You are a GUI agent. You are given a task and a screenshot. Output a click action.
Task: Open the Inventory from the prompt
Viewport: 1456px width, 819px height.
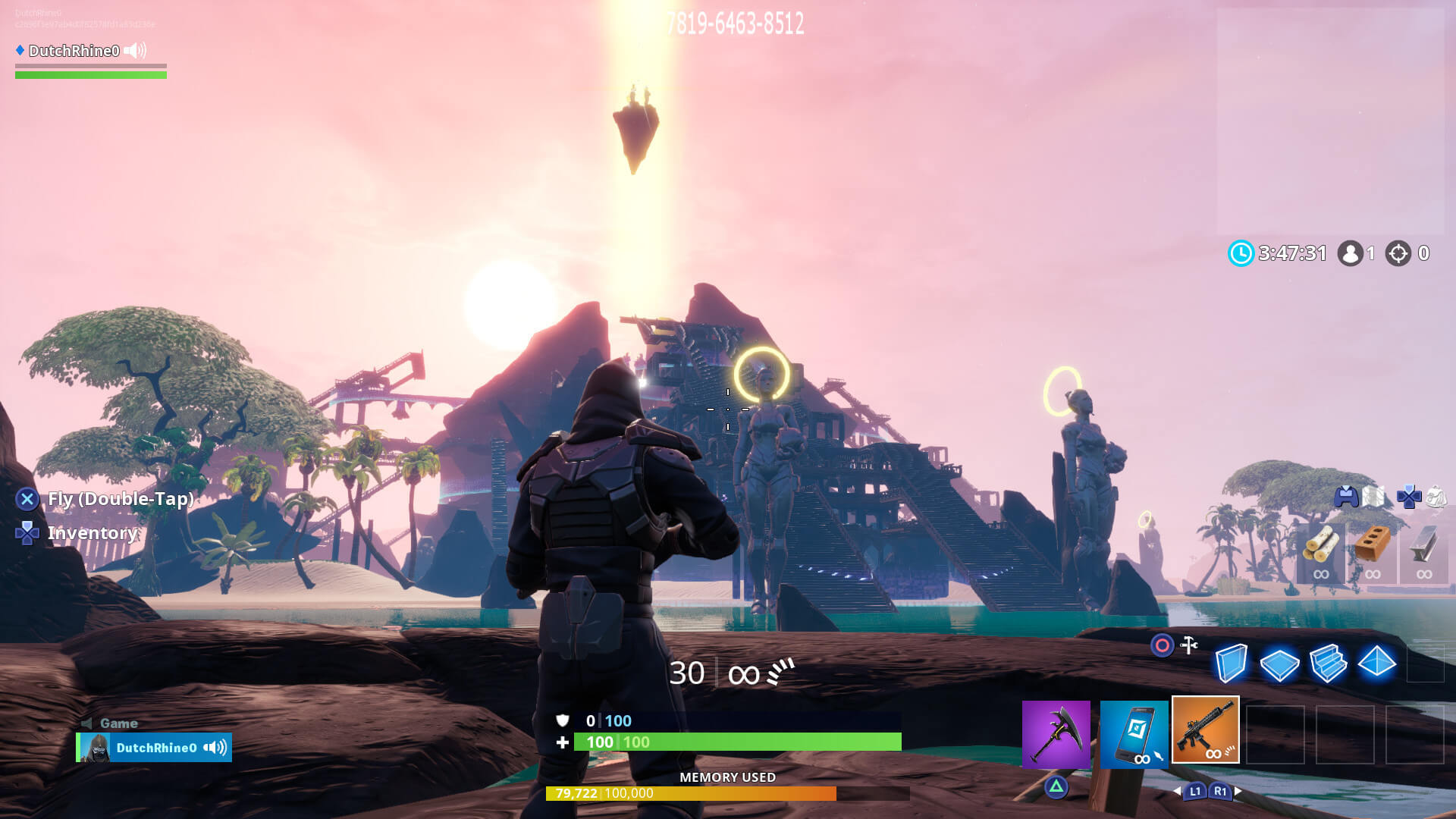point(91,533)
